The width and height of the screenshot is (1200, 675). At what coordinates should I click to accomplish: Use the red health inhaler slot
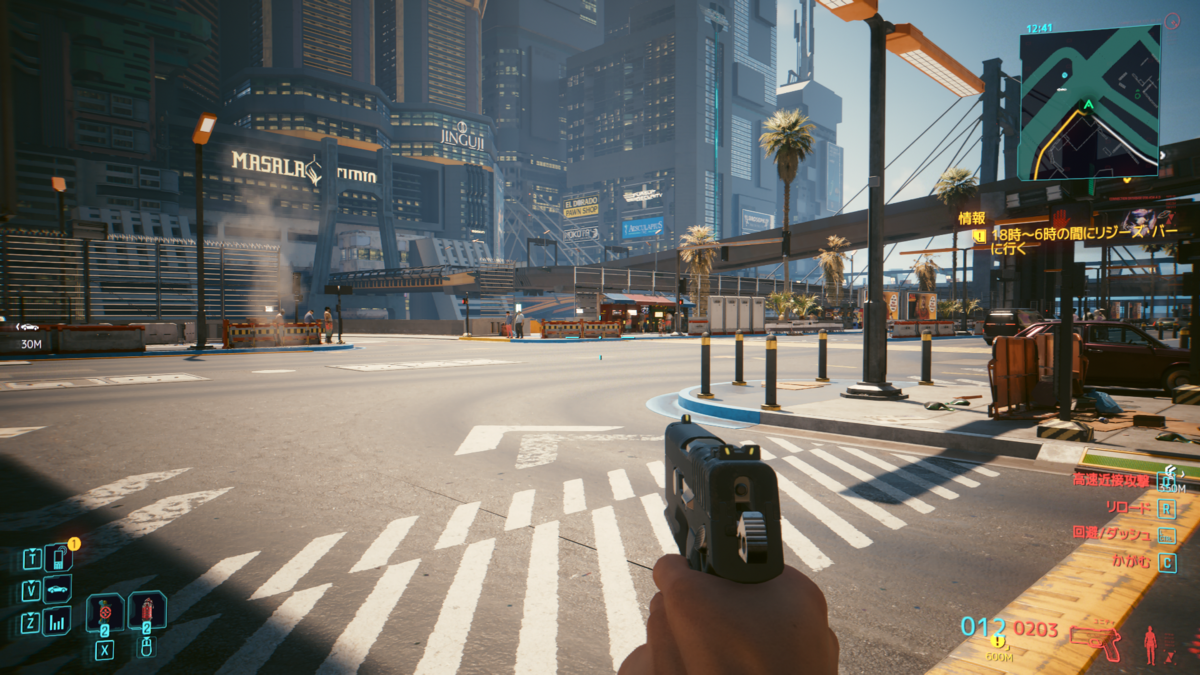tap(147, 609)
